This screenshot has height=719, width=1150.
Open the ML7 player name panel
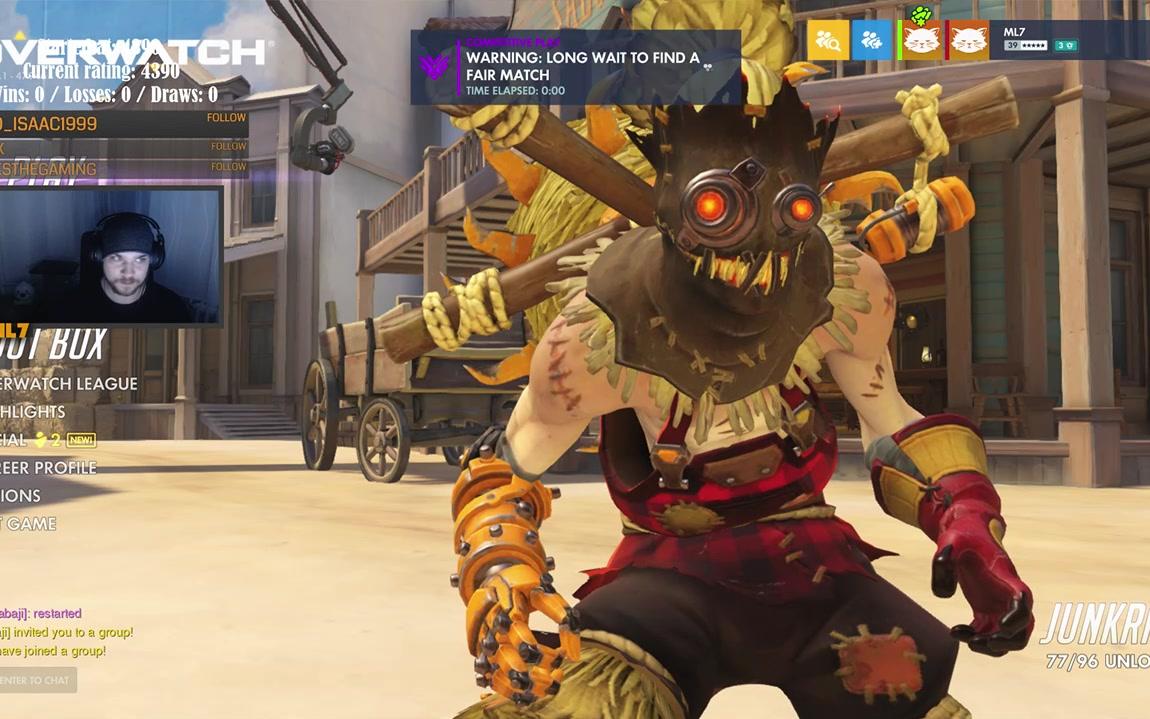point(1040,39)
